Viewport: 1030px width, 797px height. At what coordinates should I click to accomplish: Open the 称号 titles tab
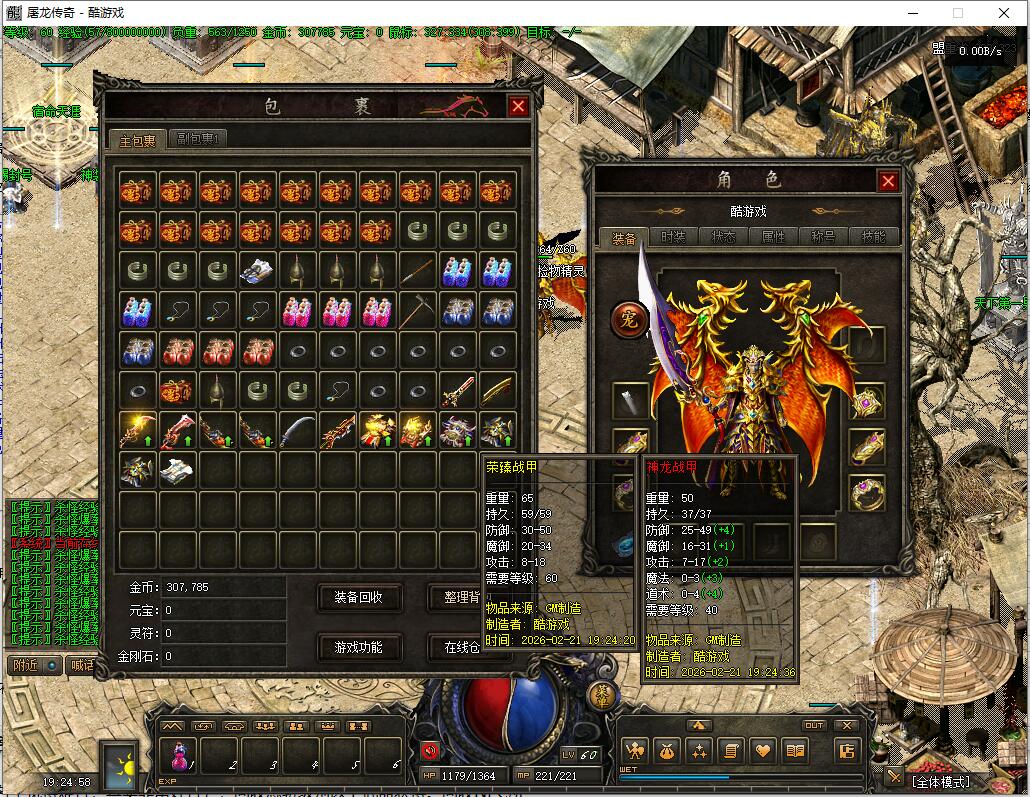pyautogui.click(x=823, y=237)
